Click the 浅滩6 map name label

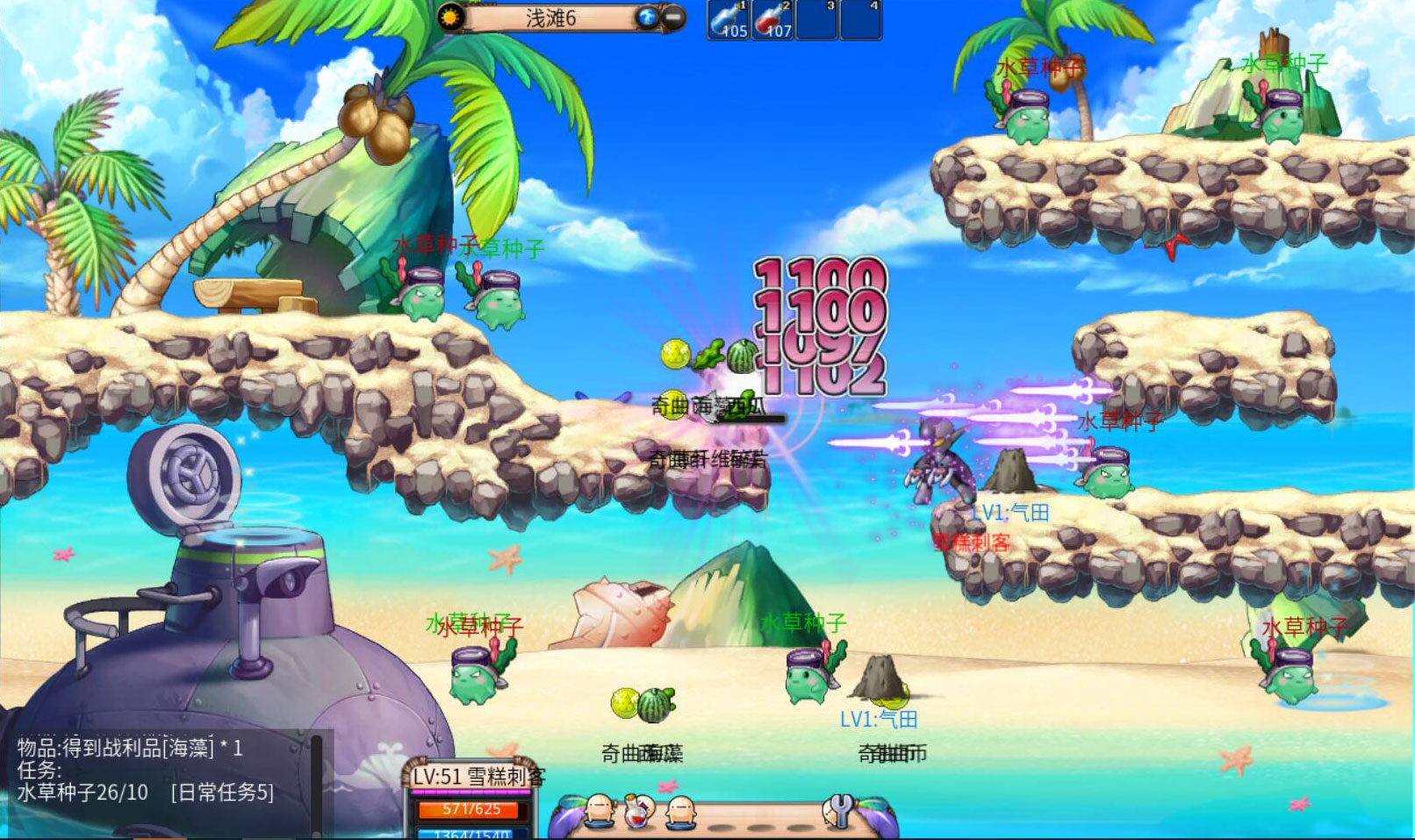click(x=550, y=18)
